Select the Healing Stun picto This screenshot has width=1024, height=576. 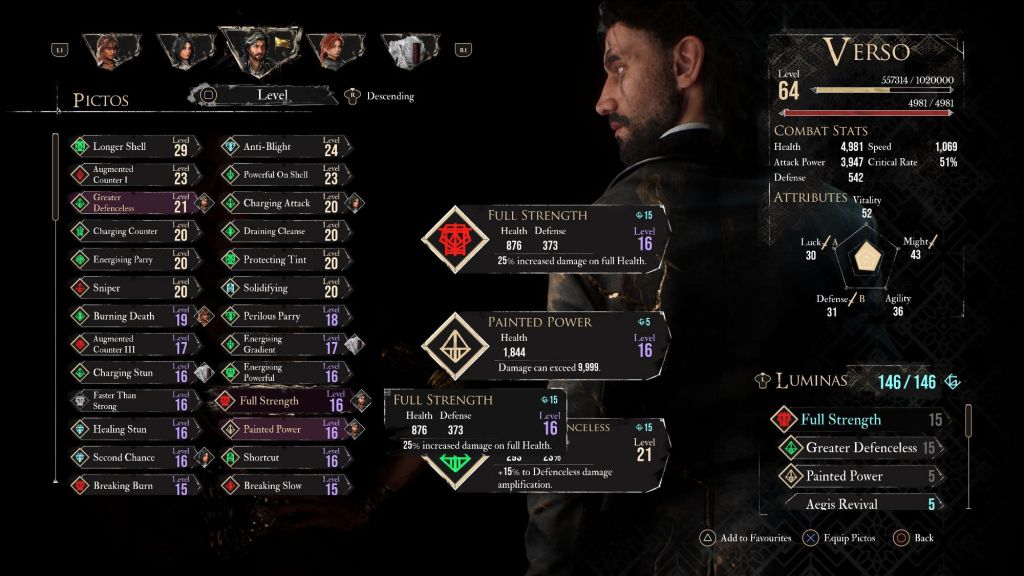(132, 430)
